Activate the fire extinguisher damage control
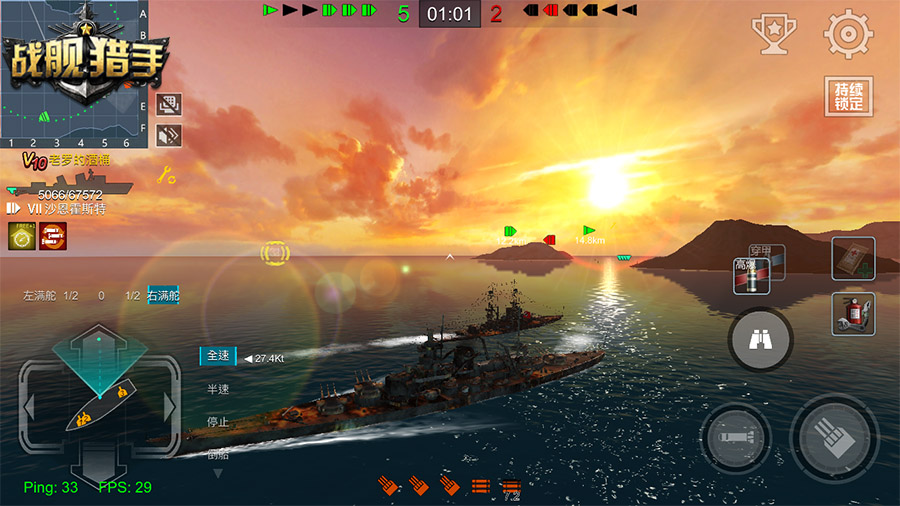 coord(853,314)
